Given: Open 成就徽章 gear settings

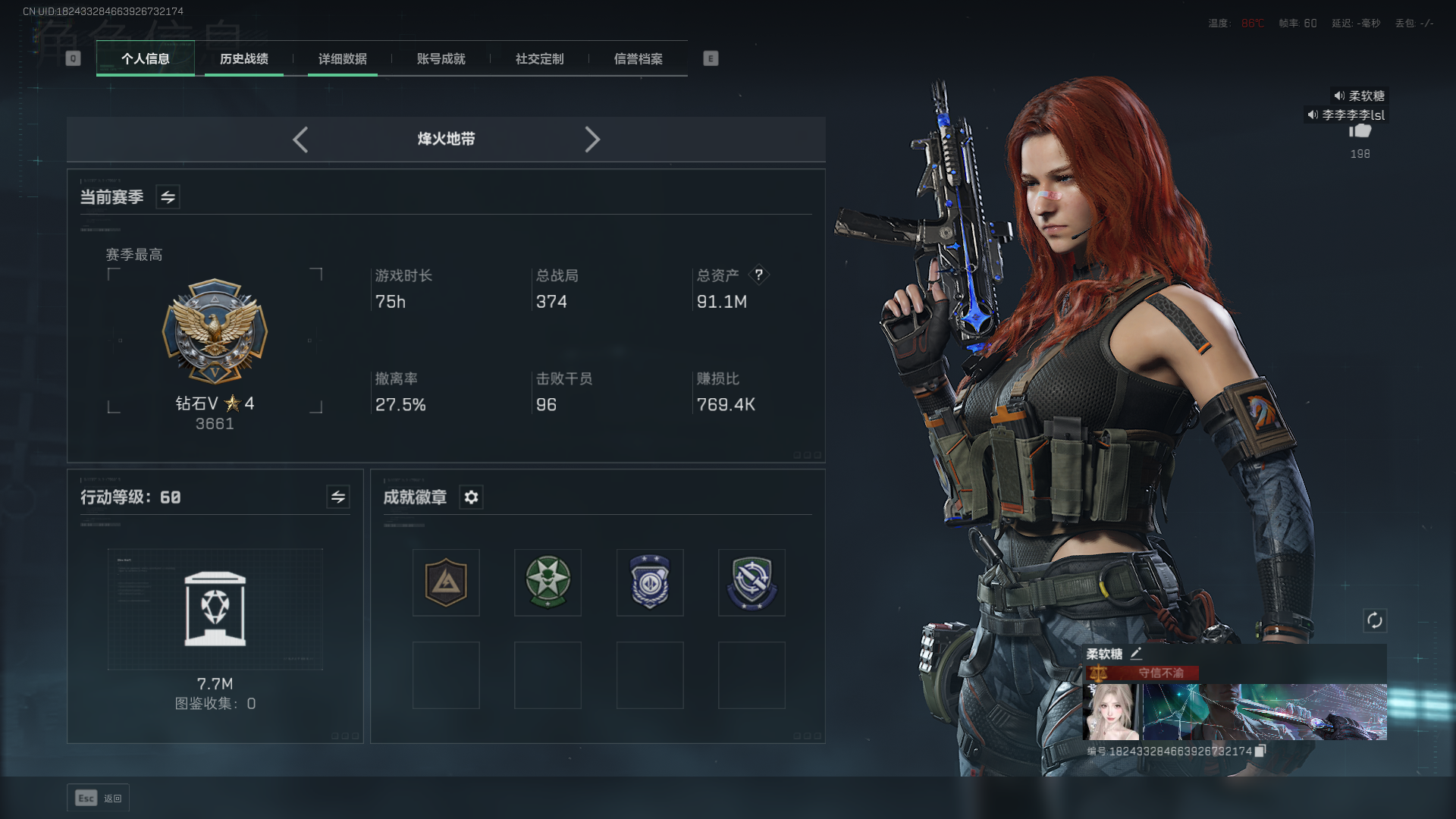Looking at the screenshot, I should (471, 497).
